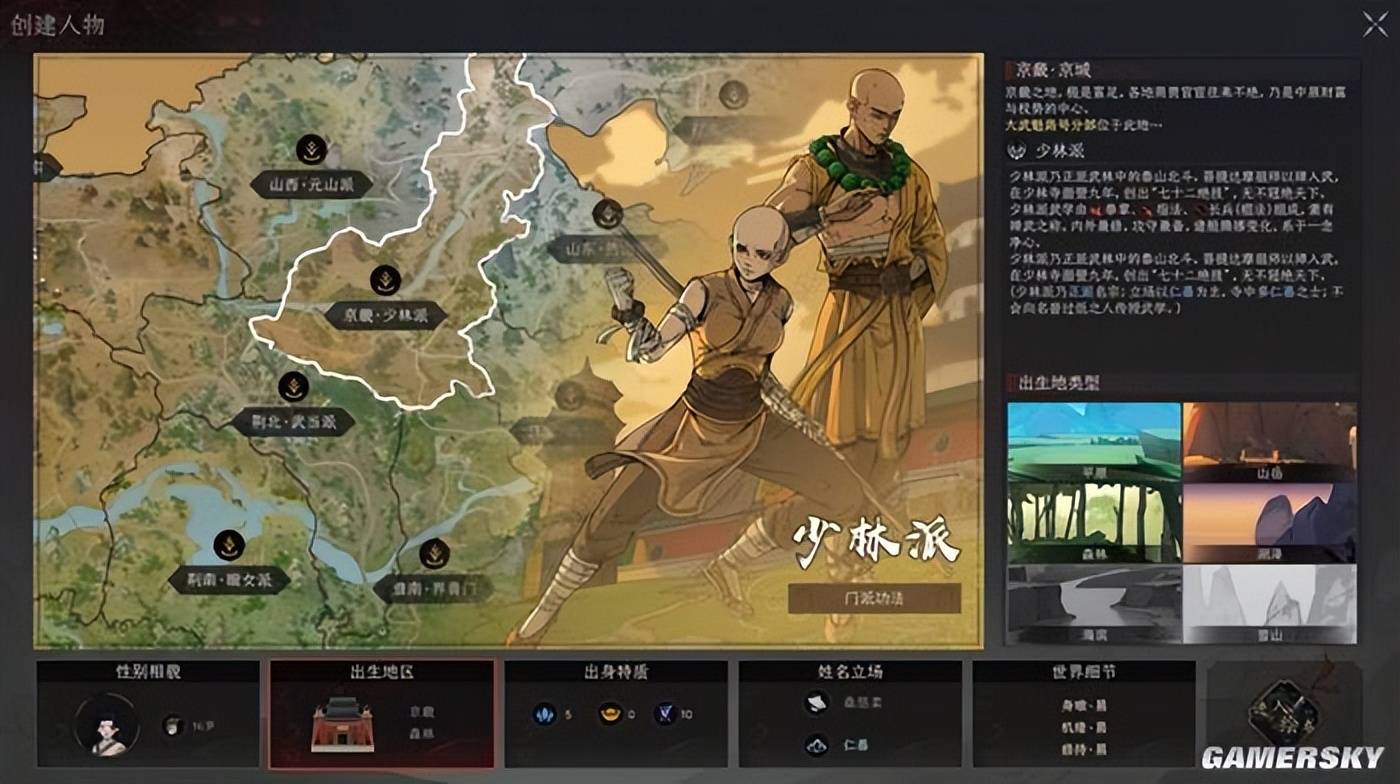Choose the 草原 grassland birthplace type
This screenshot has width=1400, height=784.
coord(1094,442)
